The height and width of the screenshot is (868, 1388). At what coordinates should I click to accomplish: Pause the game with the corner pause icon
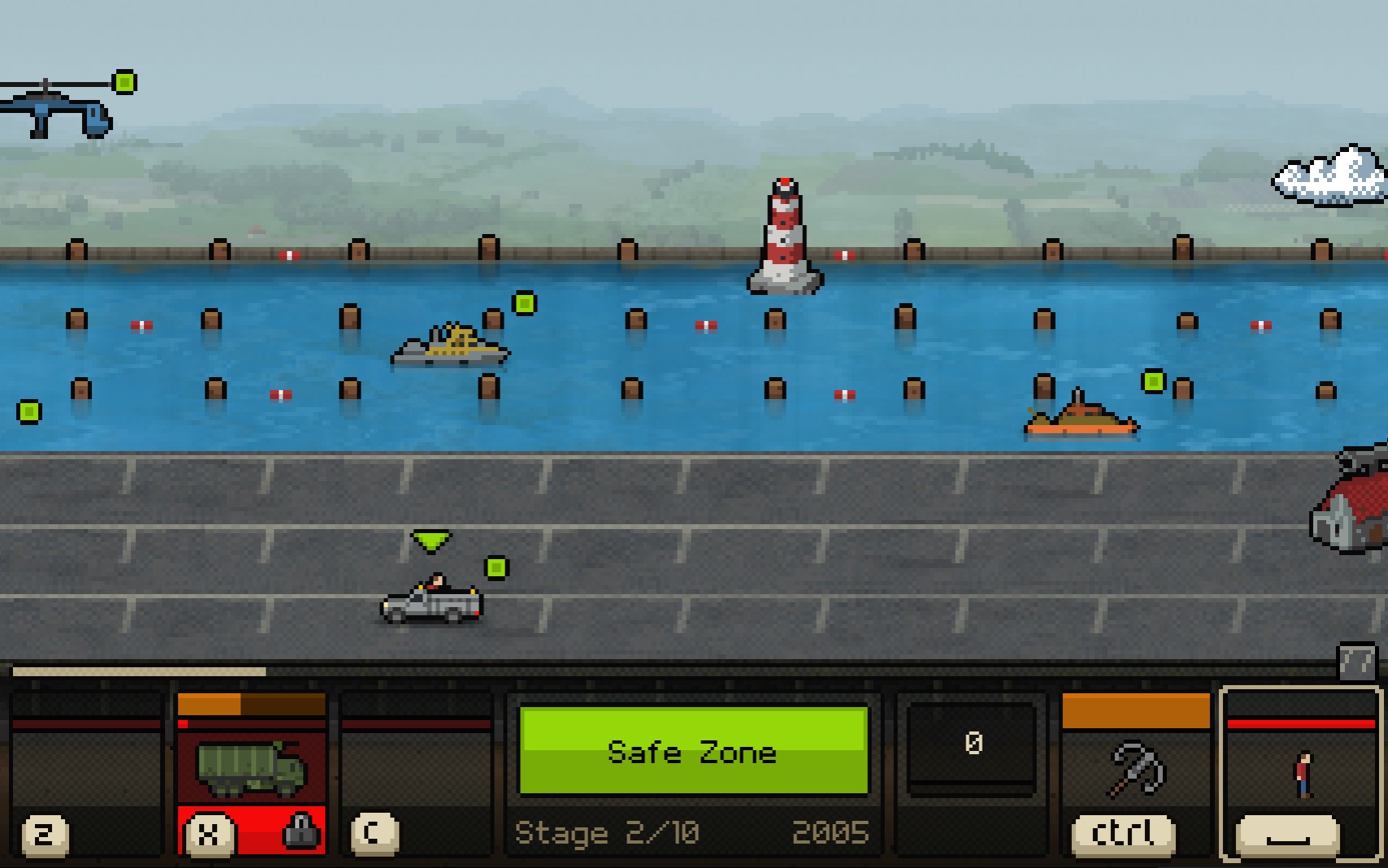coord(1356,662)
